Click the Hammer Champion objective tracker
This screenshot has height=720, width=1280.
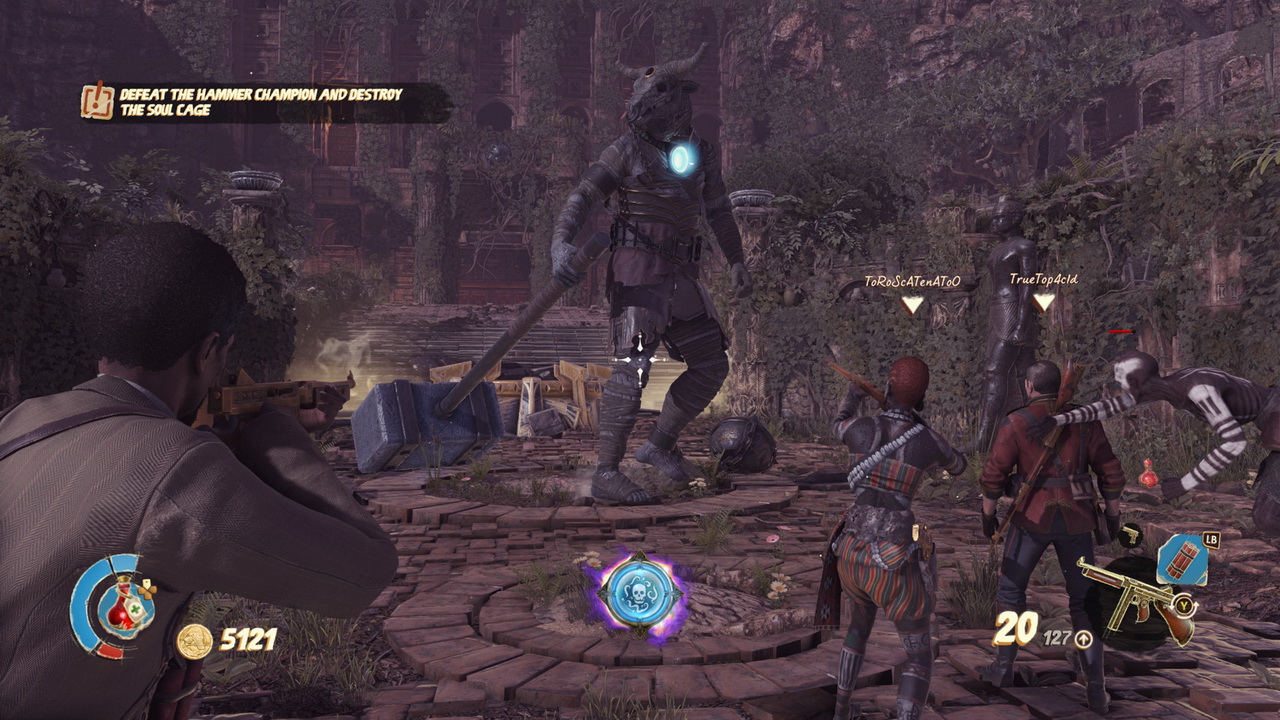pyautogui.click(x=260, y=102)
